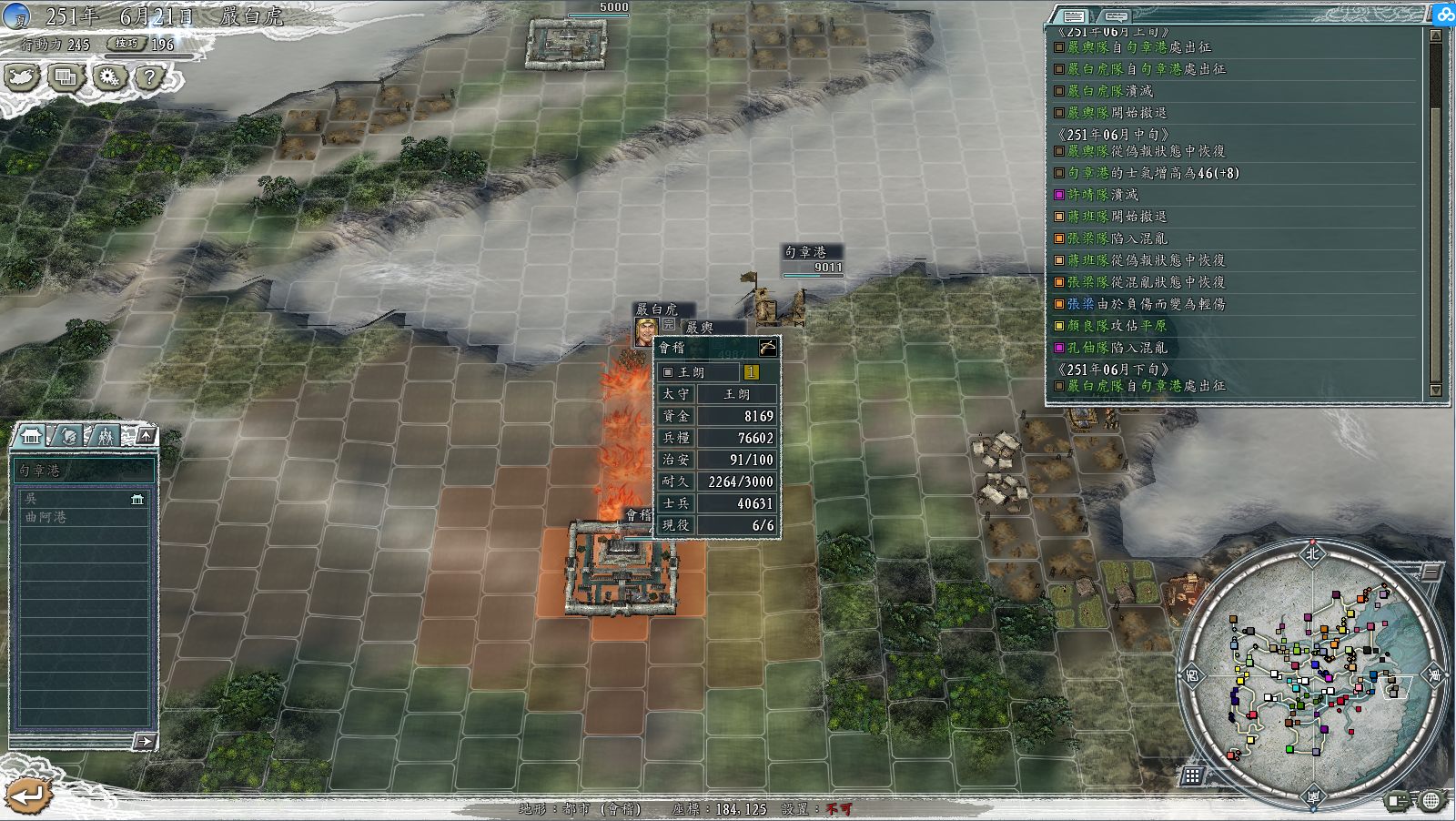Open the question mark help button

click(x=149, y=78)
